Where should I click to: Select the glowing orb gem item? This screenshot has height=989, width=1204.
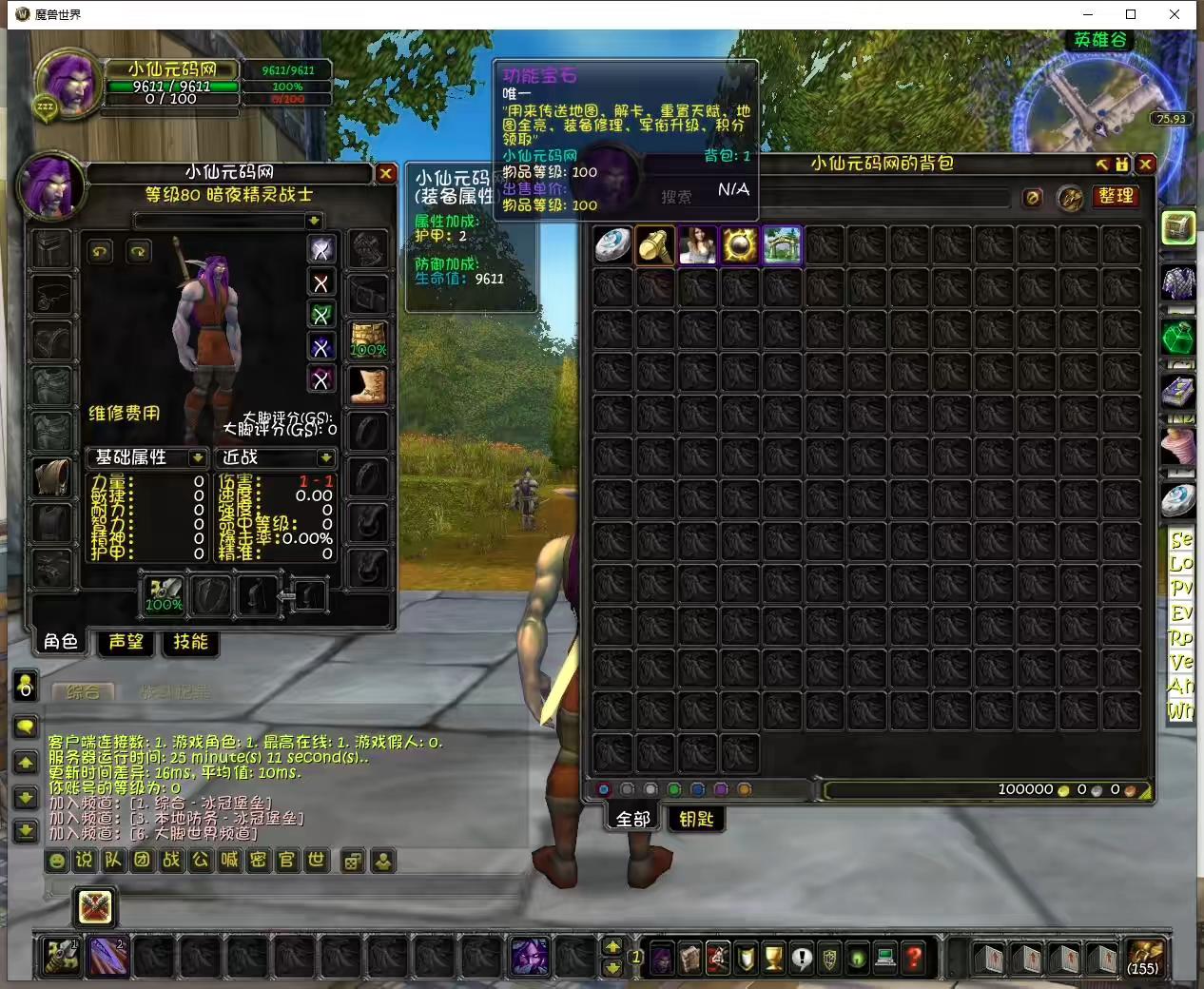(x=739, y=245)
